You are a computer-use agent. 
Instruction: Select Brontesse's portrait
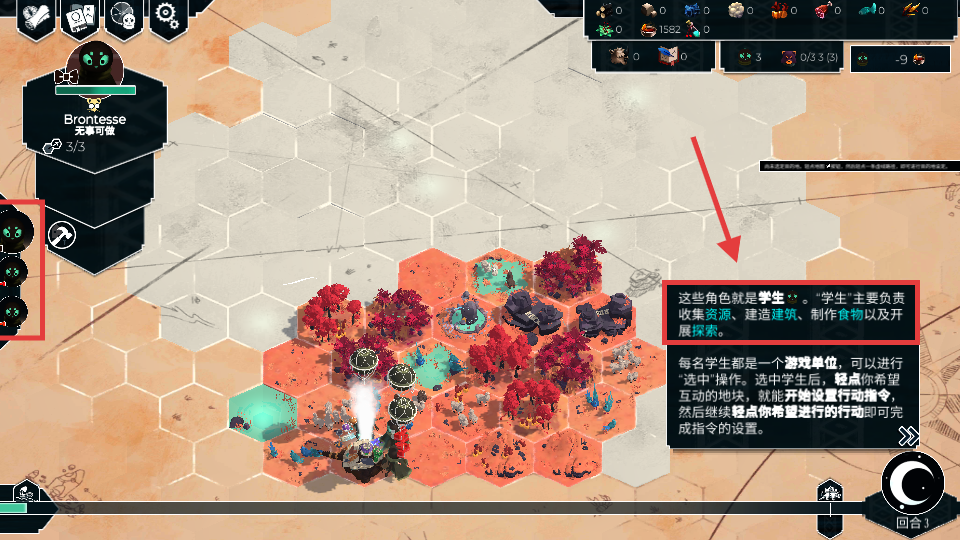[x=95, y=66]
